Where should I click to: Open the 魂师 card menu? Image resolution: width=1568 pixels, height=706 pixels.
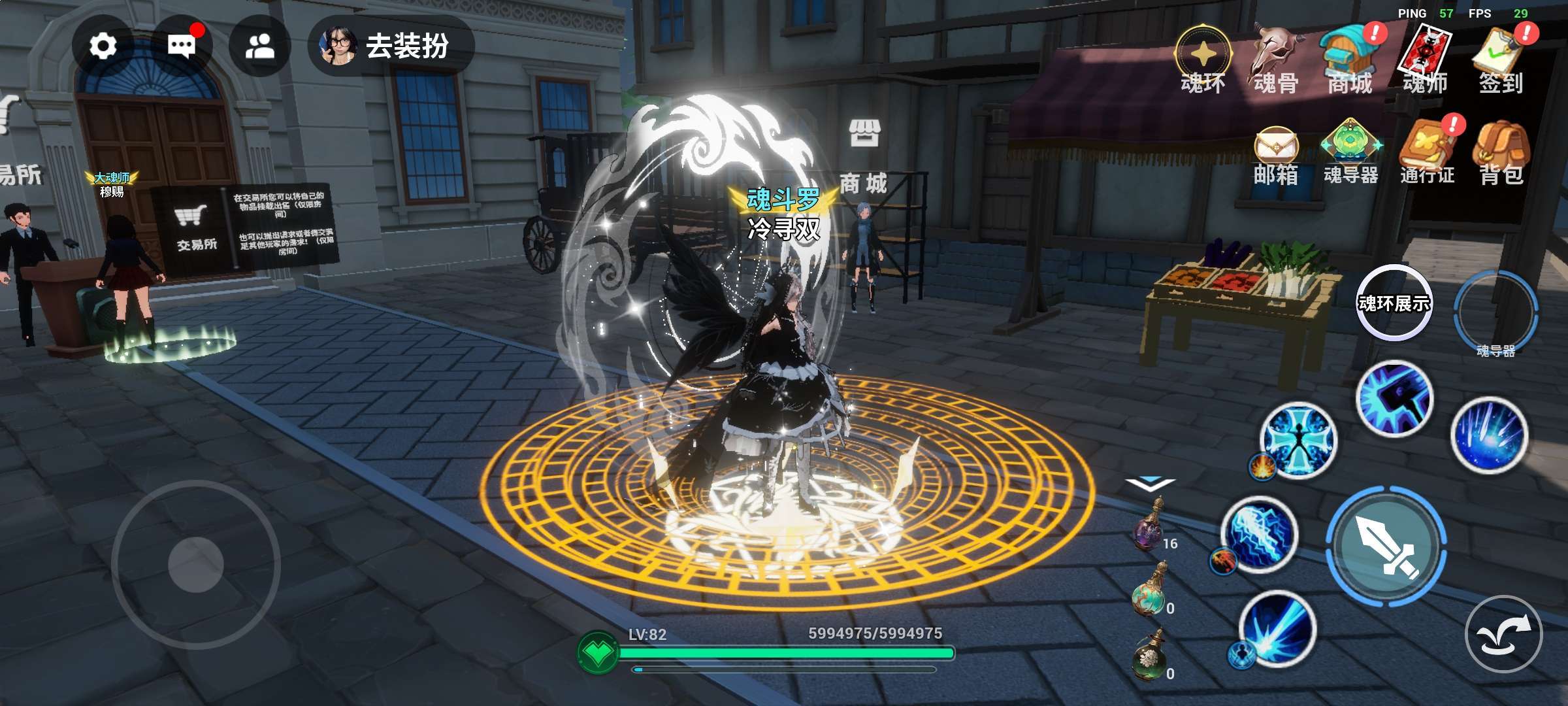click(x=1425, y=59)
